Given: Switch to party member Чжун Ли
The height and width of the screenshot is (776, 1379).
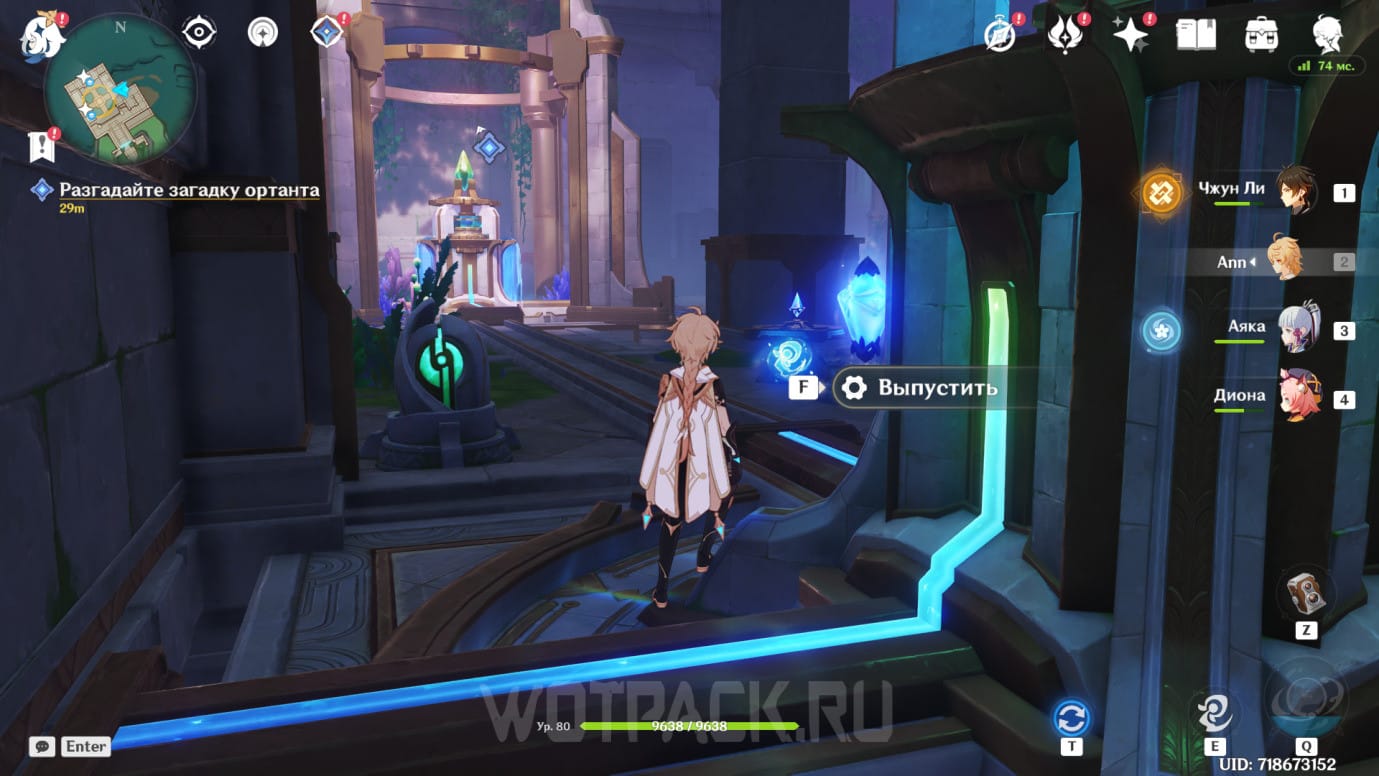Looking at the screenshot, I should coord(1296,190).
